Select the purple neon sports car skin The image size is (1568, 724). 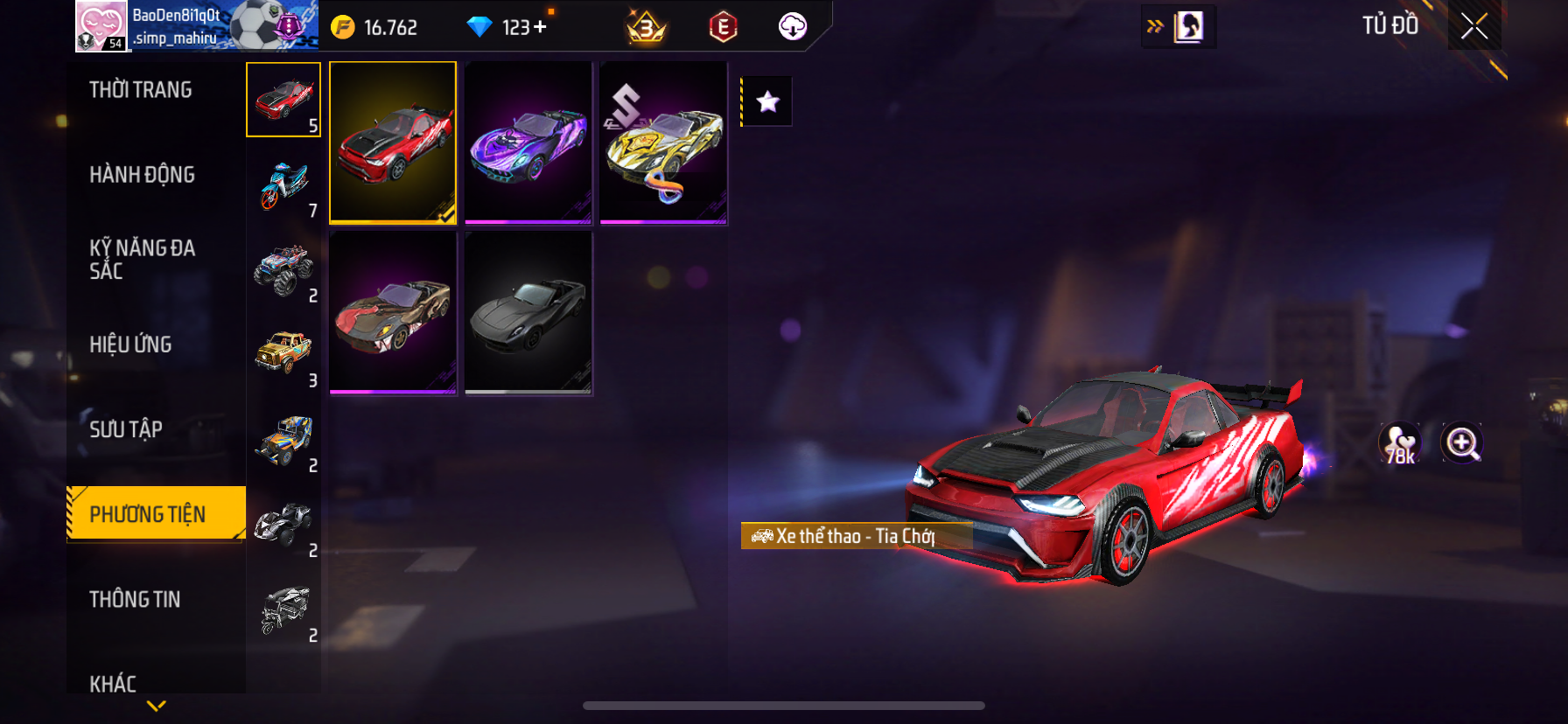coord(528,143)
